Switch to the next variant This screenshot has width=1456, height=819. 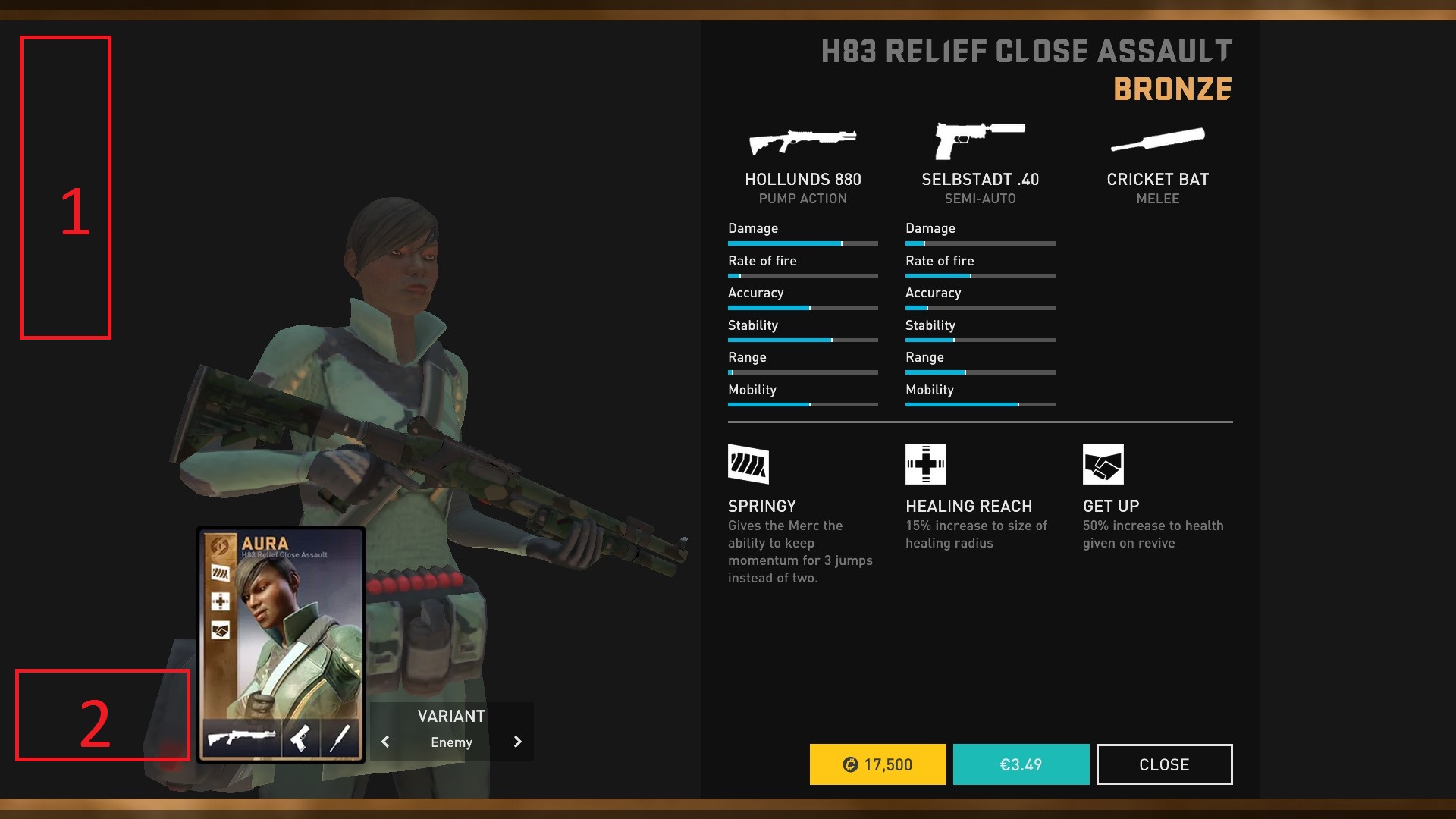(x=518, y=742)
